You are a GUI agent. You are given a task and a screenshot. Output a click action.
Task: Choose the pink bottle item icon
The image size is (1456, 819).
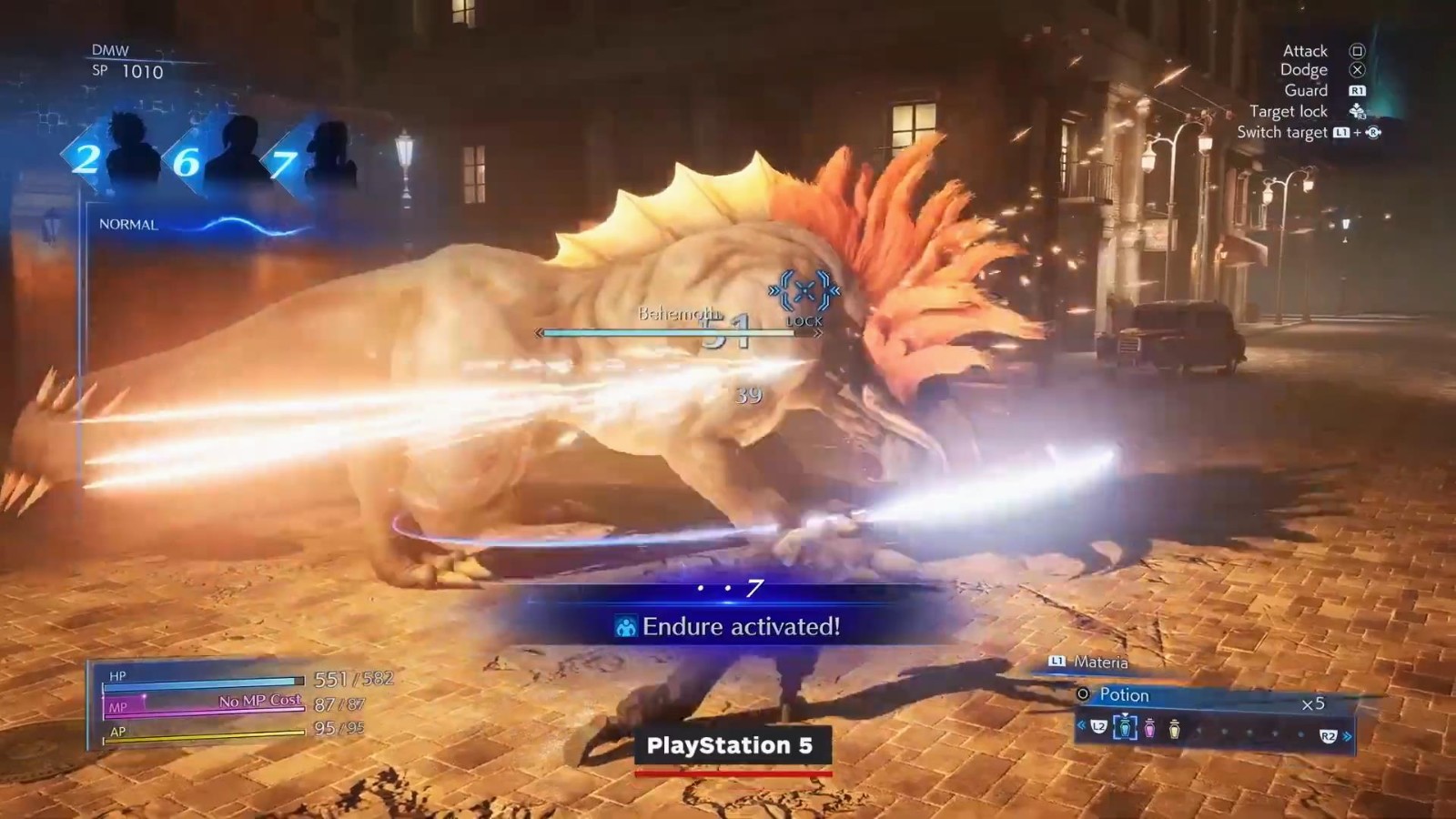coord(1149,729)
